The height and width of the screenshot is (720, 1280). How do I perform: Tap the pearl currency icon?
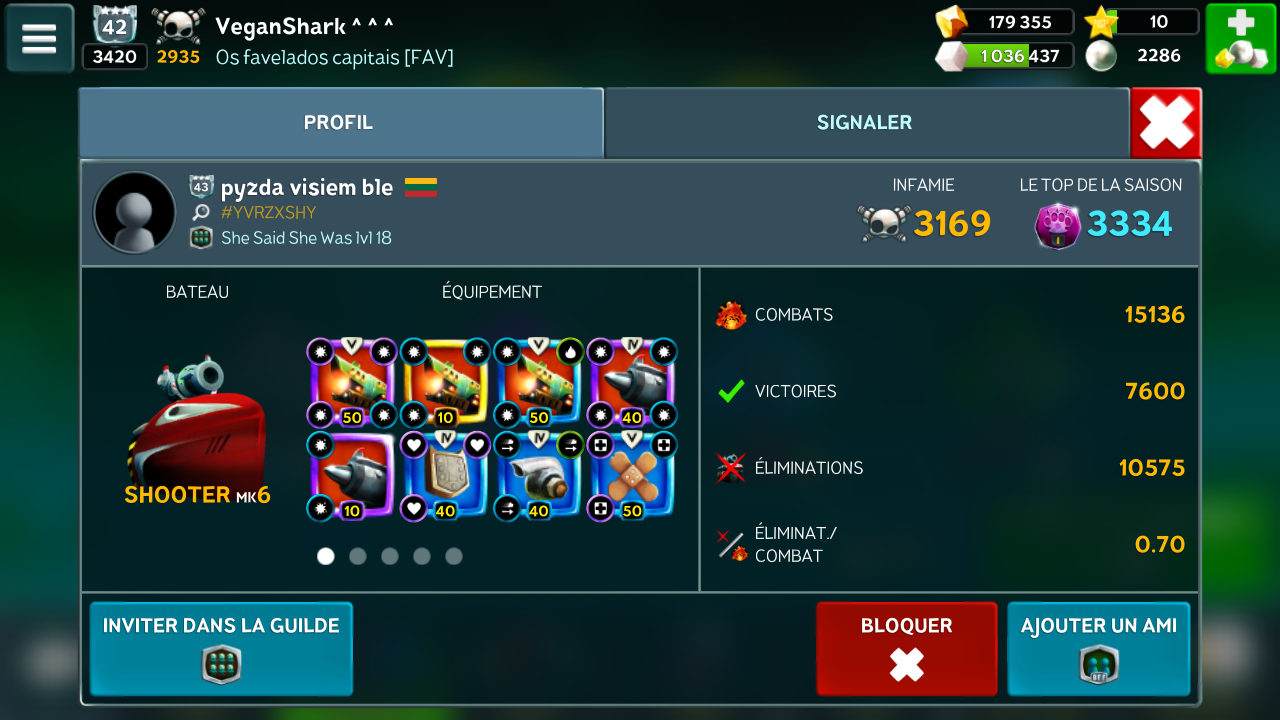[x=1101, y=56]
